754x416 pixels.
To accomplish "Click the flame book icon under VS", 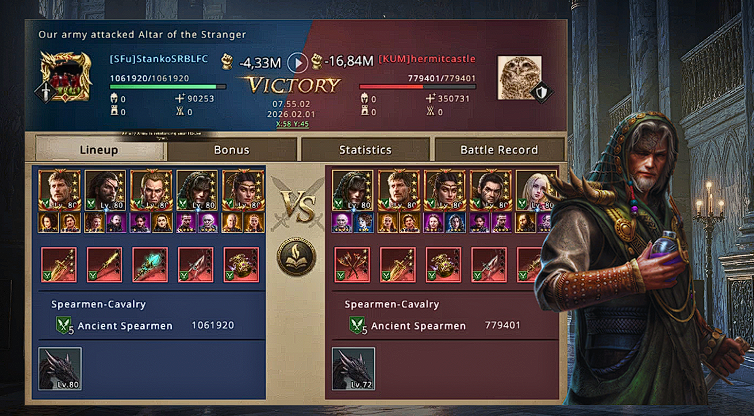I will pyautogui.click(x=297, y=259).
